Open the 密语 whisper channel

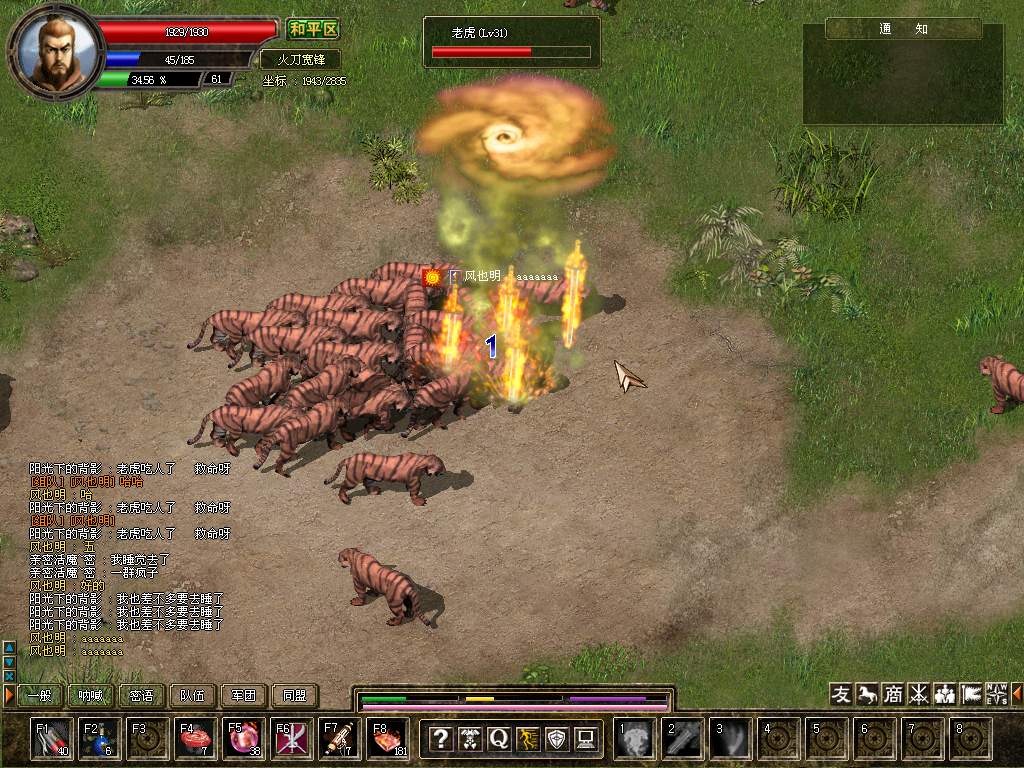[x=142, y=695]
